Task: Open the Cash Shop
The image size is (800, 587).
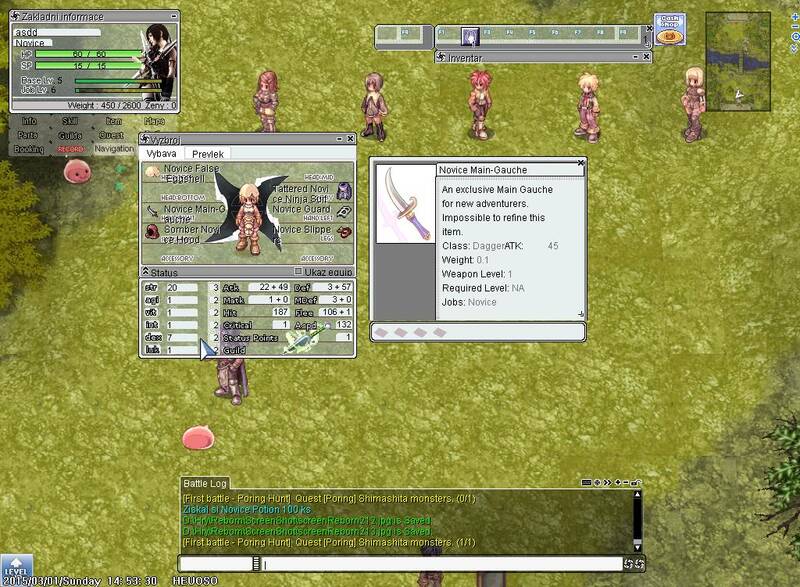Action: point(669,28)
